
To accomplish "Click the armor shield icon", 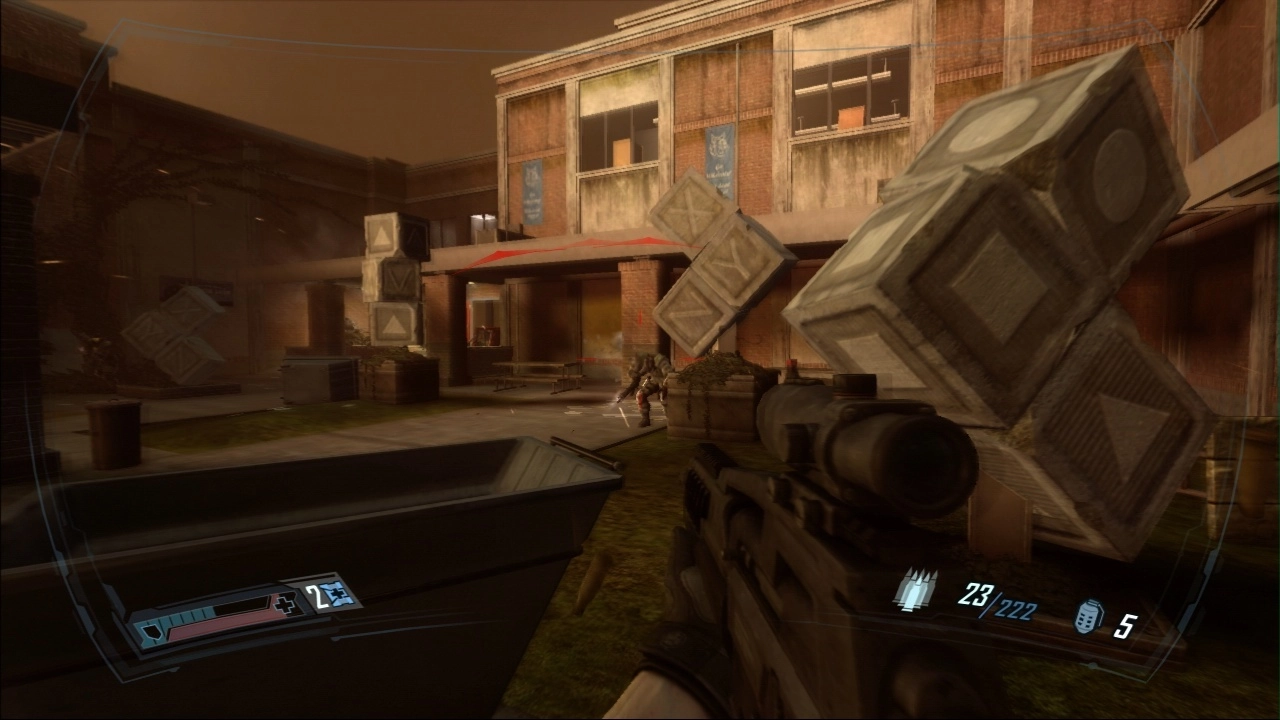I will coord(152,633).
